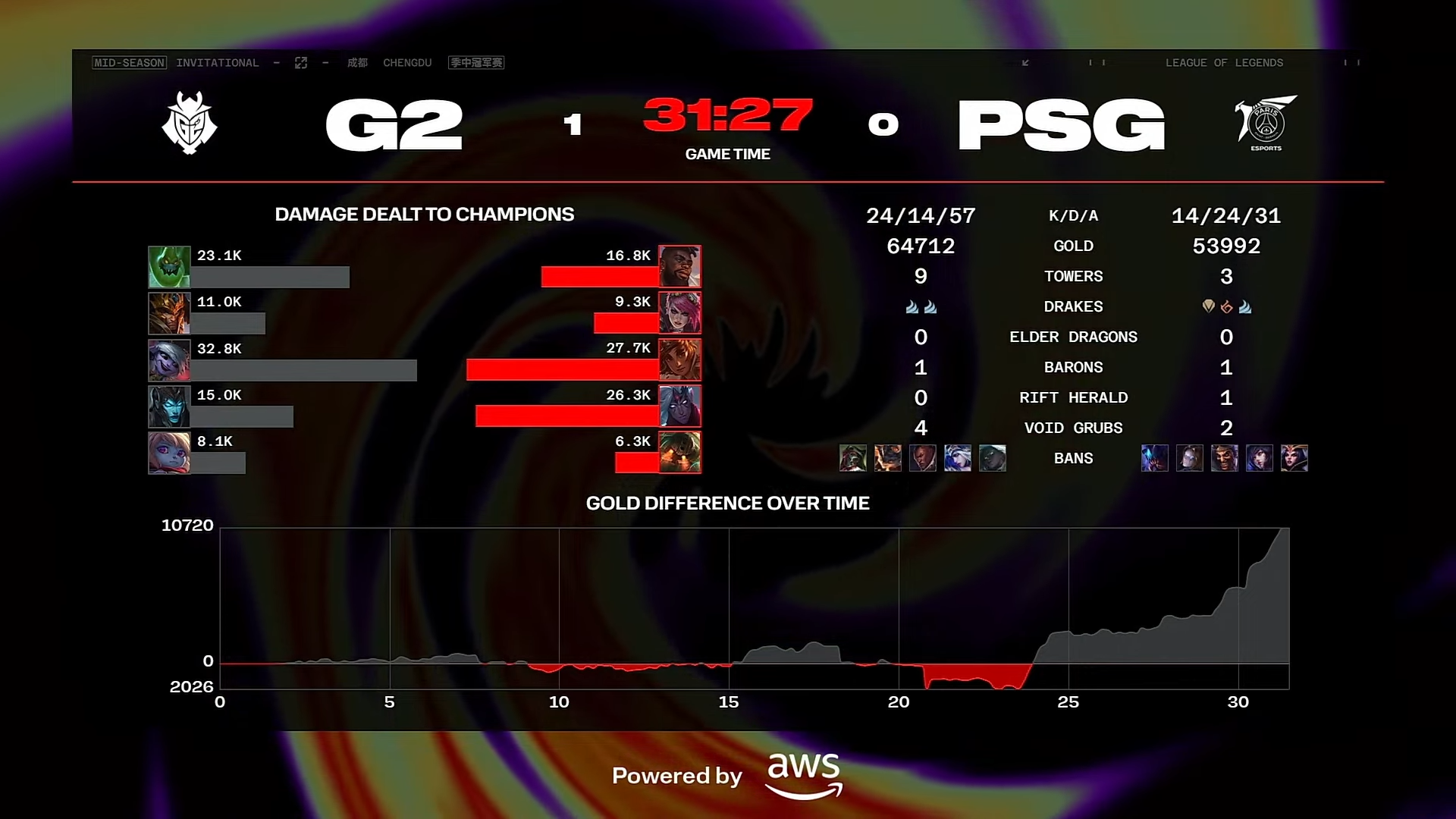1456x819 pixels.
Task: Click the PSG champion portrait next to 6.3K
Action: 681,453
